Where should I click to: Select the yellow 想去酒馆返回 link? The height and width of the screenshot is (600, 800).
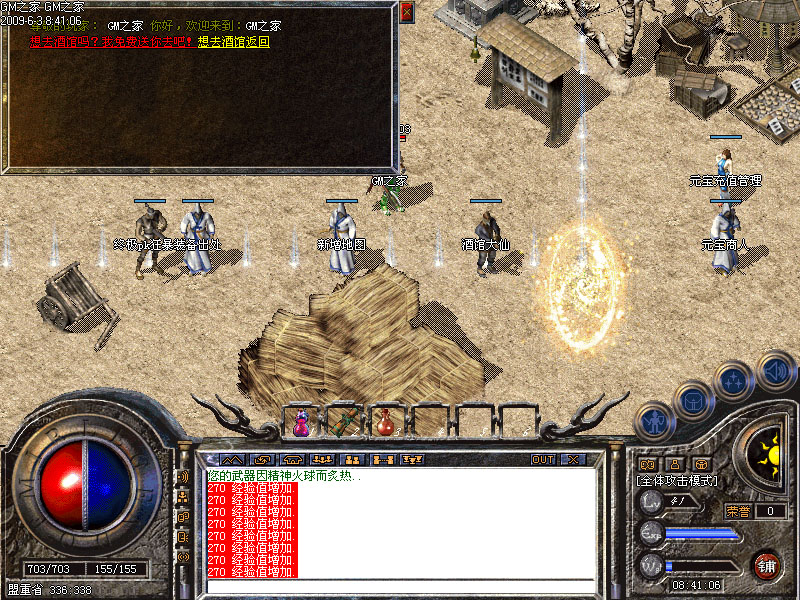(x=234, y=42)
